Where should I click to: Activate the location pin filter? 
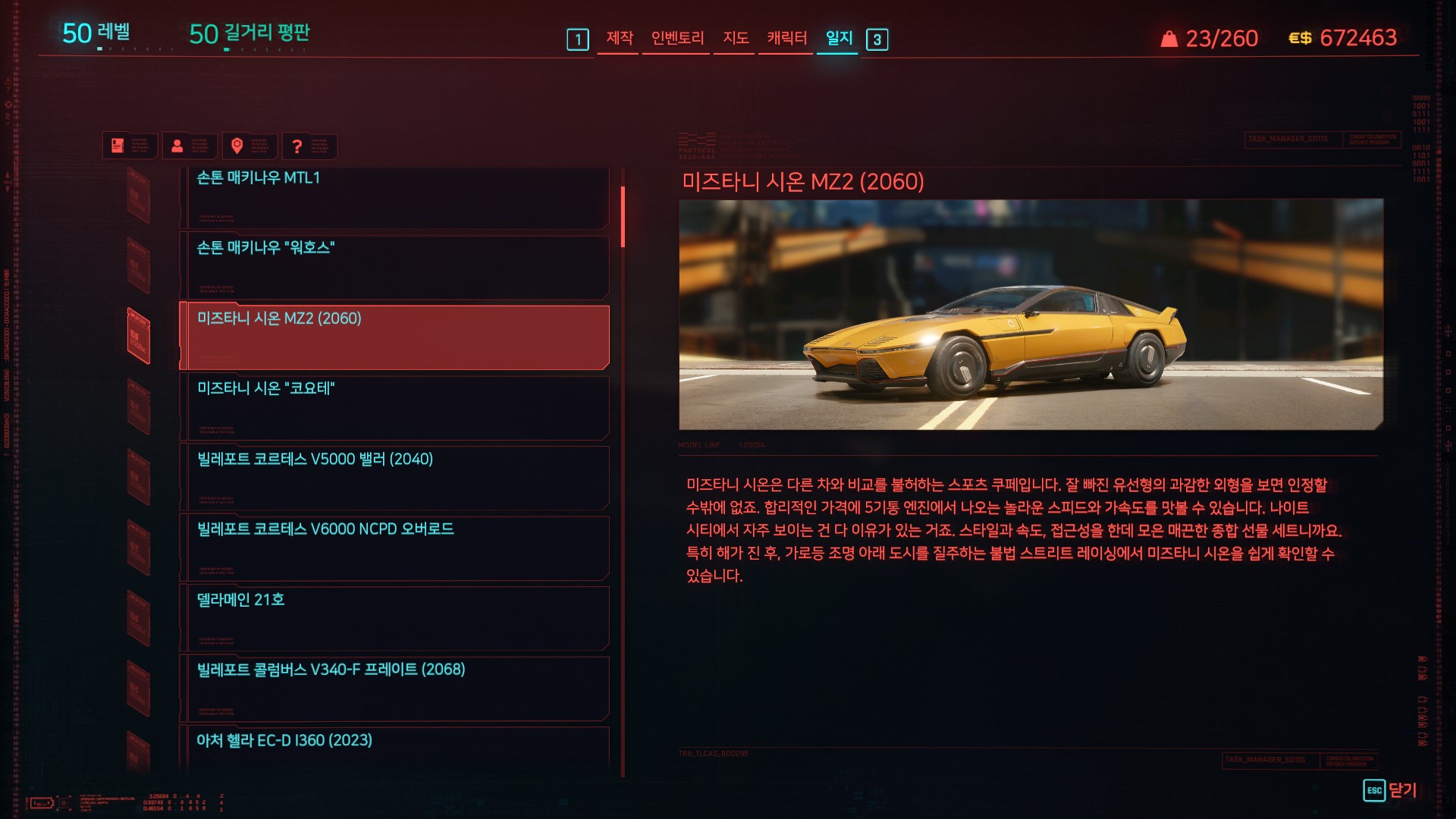pyautogui.click(x=237, y=146)
